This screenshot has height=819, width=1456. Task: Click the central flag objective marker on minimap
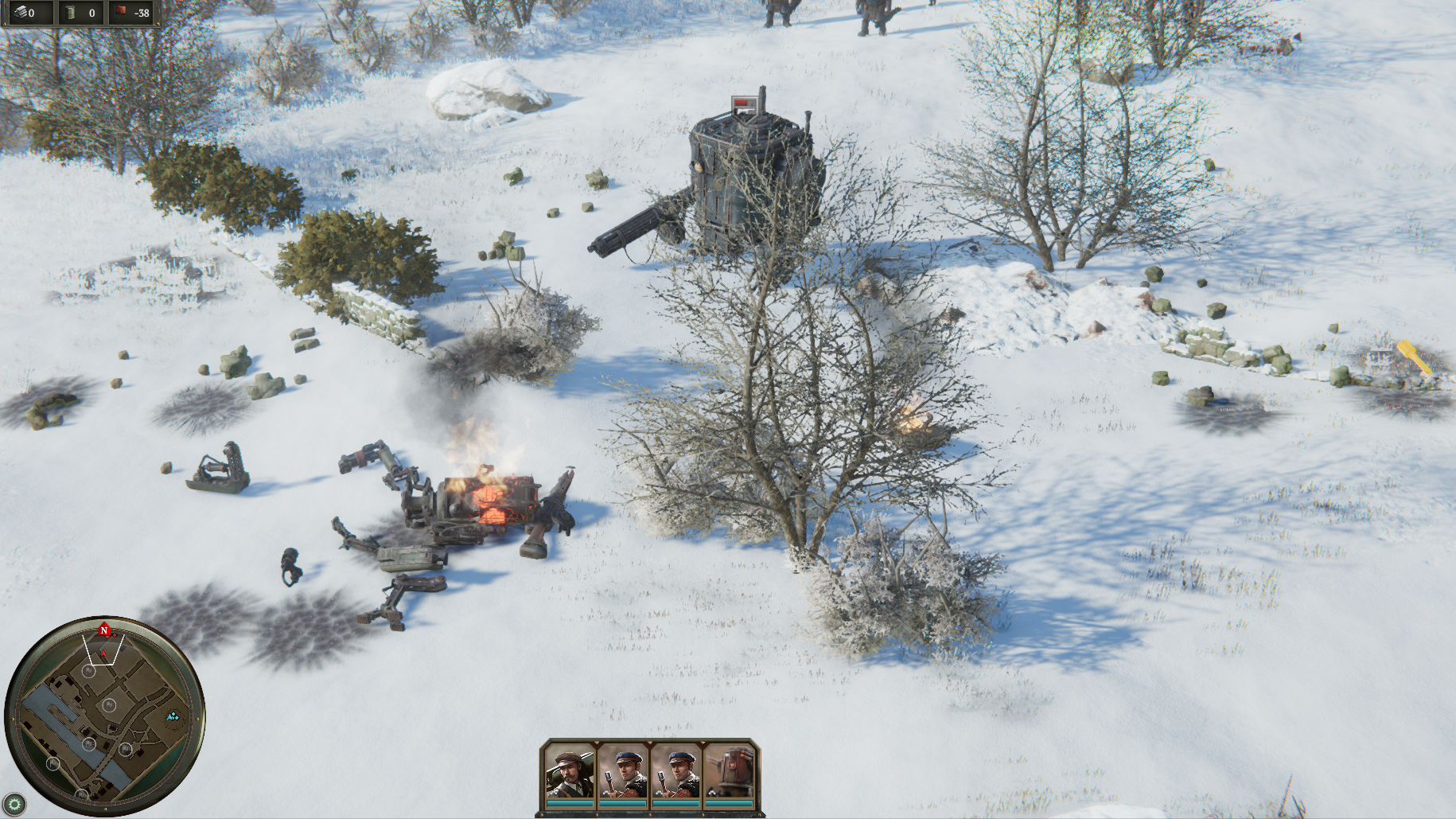(109, 704)
